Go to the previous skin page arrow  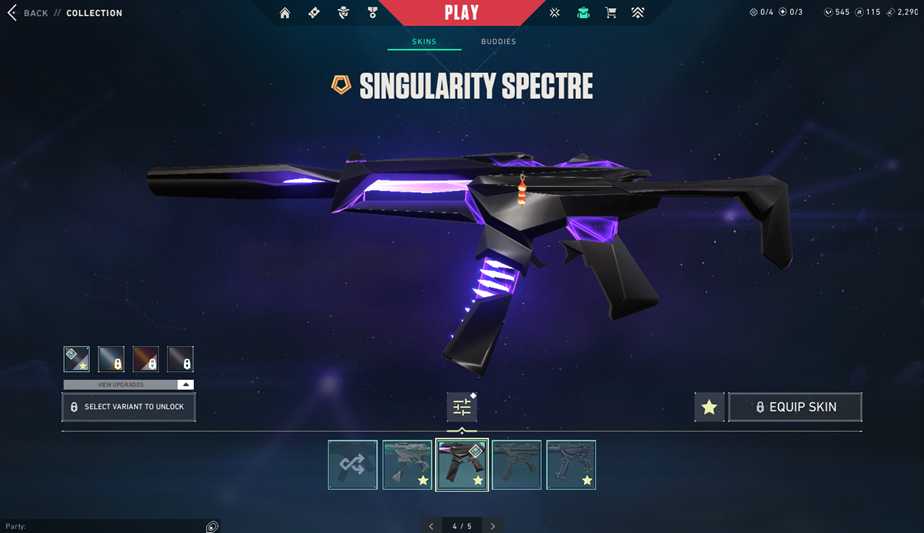pyautogui.click(x=431, y=526)
